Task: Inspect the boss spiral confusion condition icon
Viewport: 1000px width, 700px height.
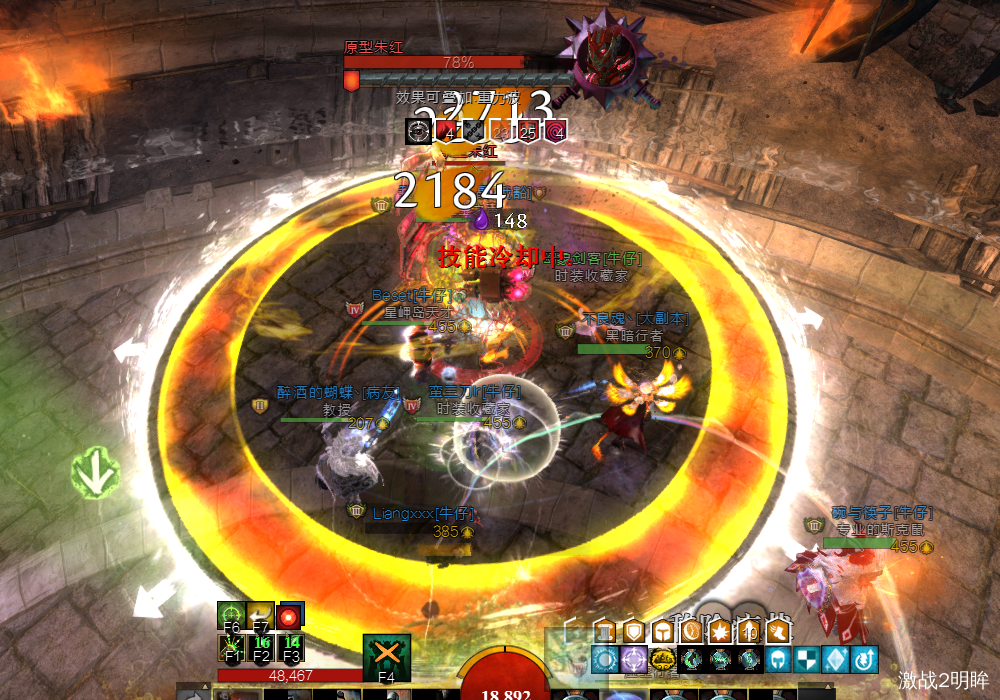Action: (556, 131)
